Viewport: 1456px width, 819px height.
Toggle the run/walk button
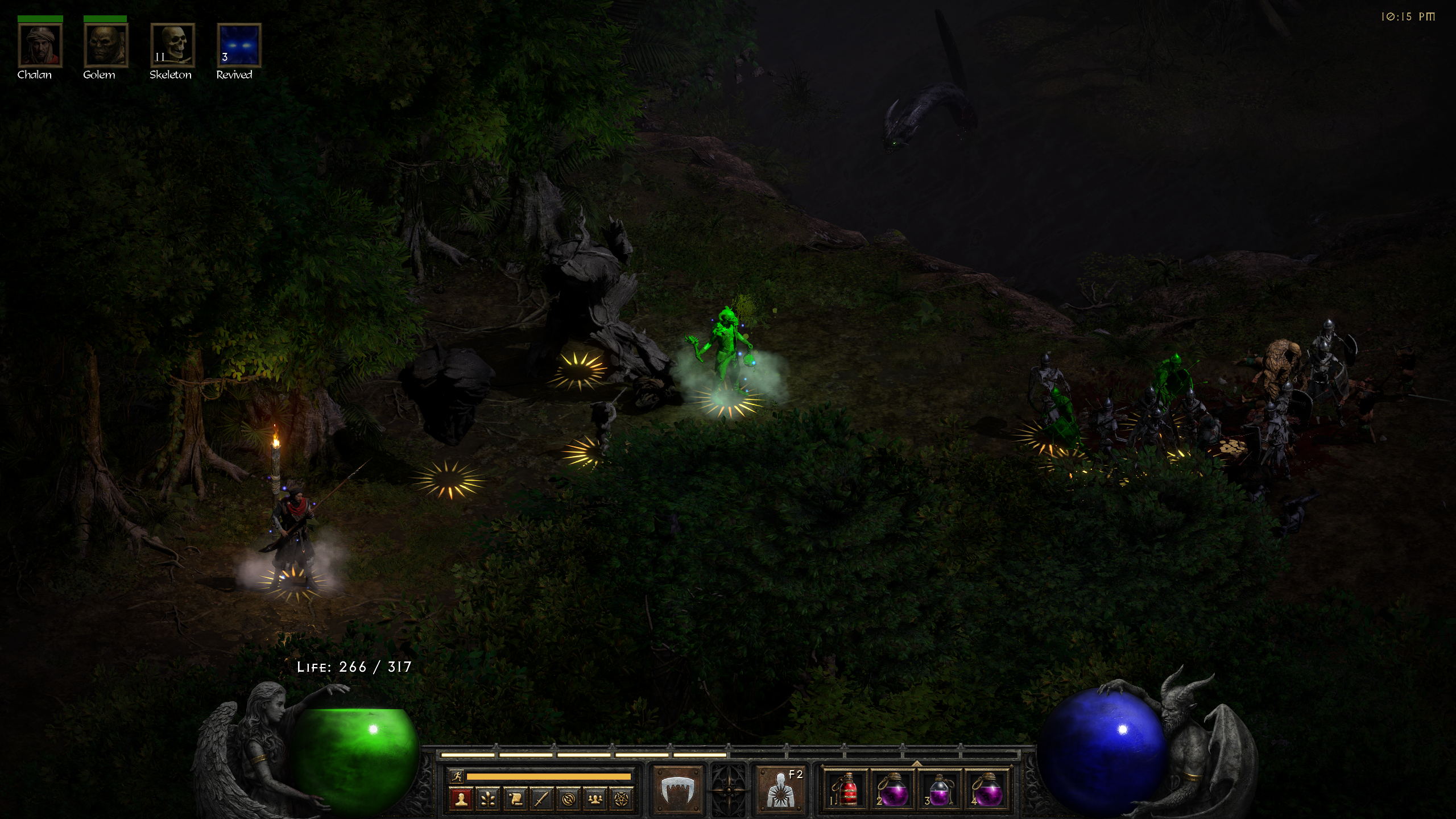point(456,776)
